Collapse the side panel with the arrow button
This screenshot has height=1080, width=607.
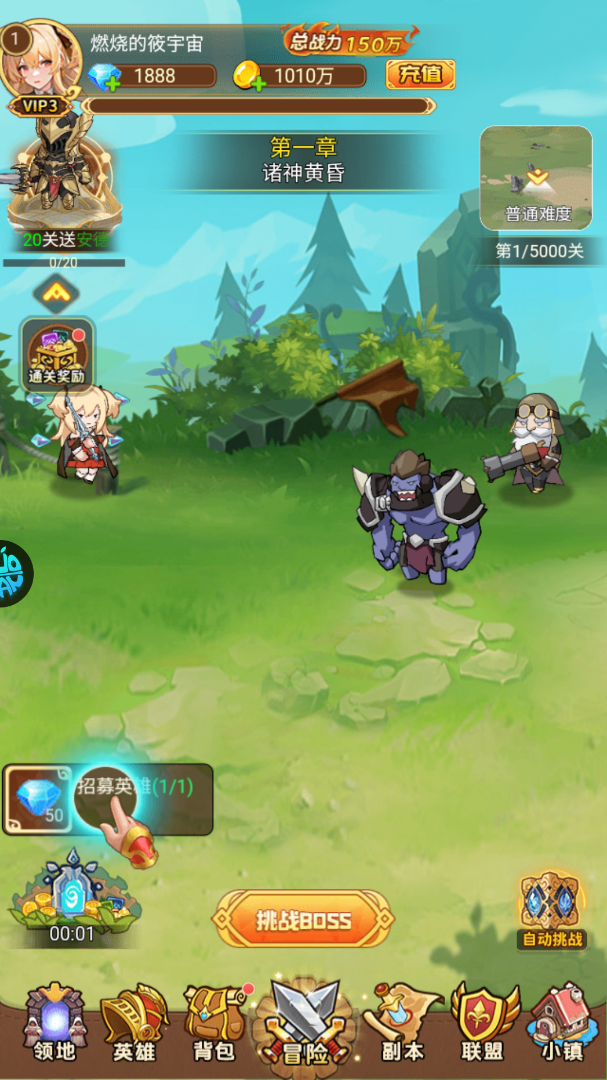[x=56, y=292]
